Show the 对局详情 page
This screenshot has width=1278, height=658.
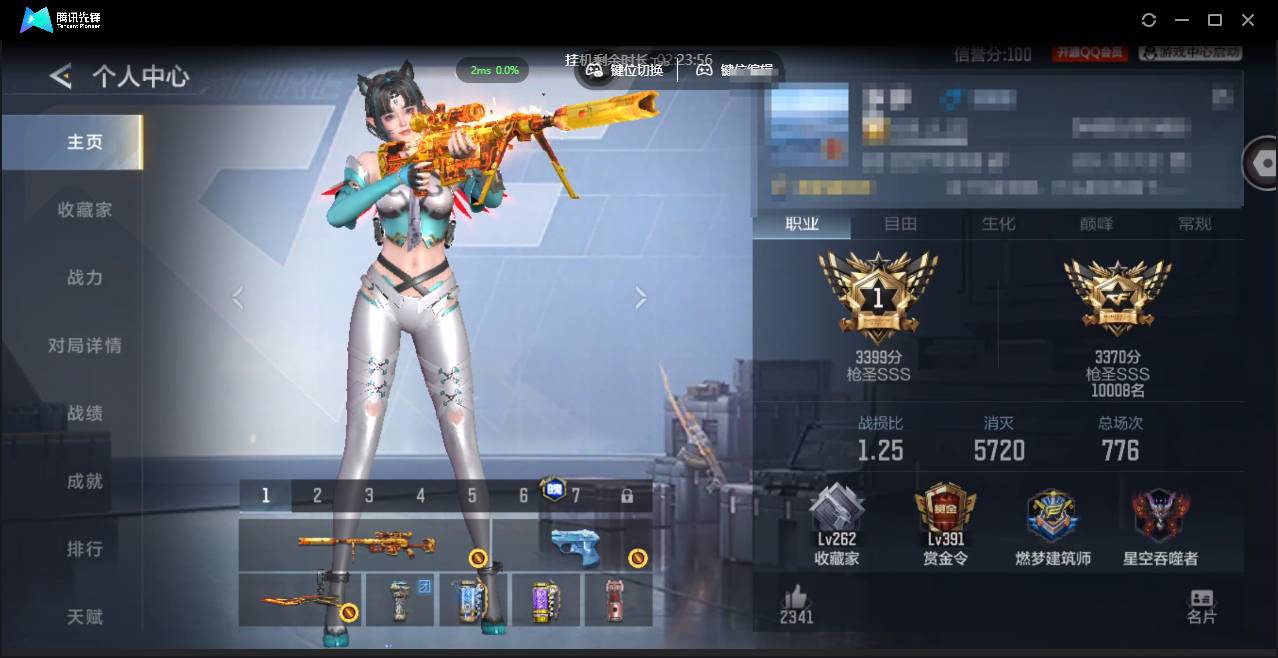(85, 346)
